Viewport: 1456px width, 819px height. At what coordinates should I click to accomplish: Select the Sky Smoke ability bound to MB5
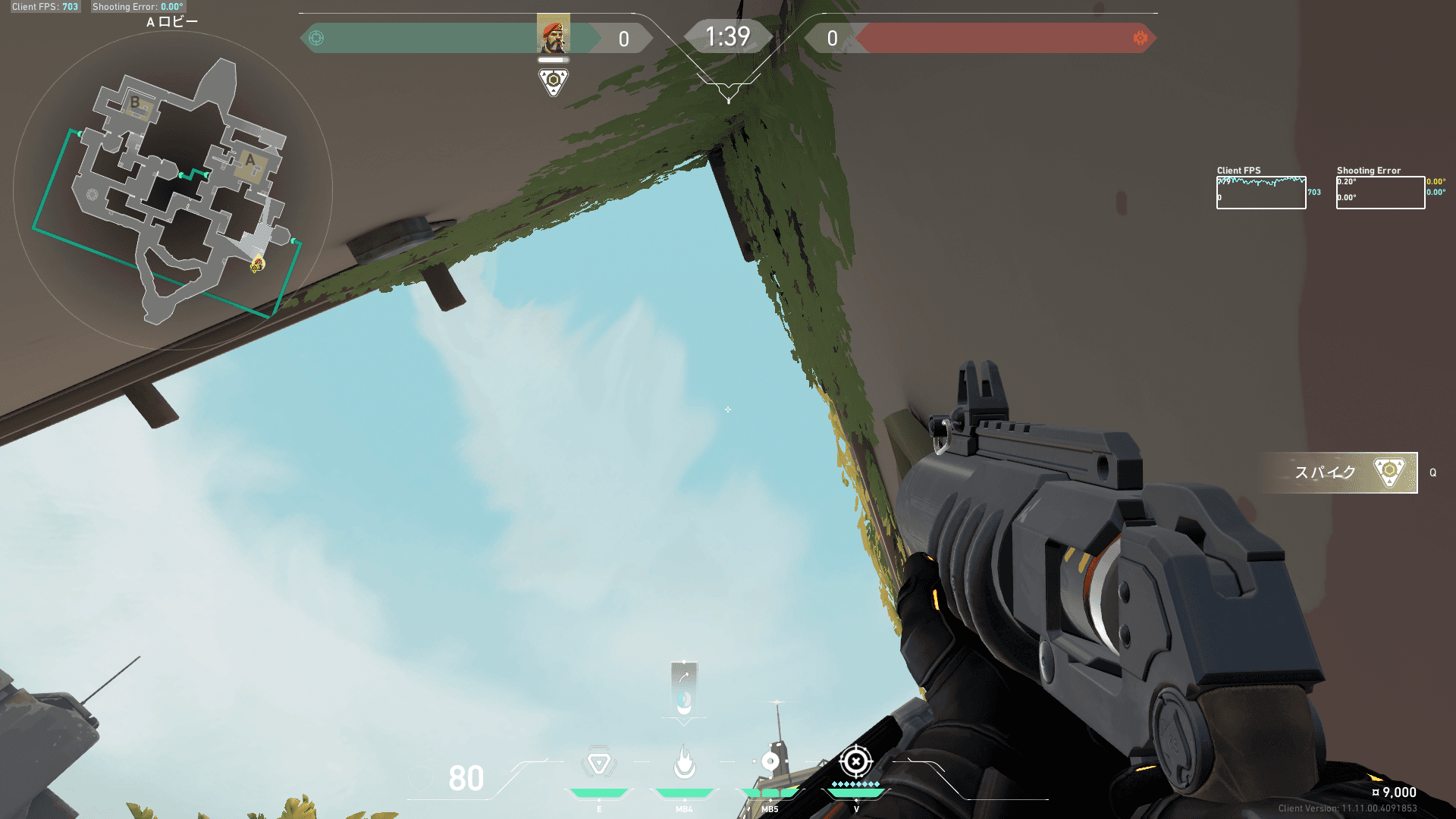(x=771, y=762)
